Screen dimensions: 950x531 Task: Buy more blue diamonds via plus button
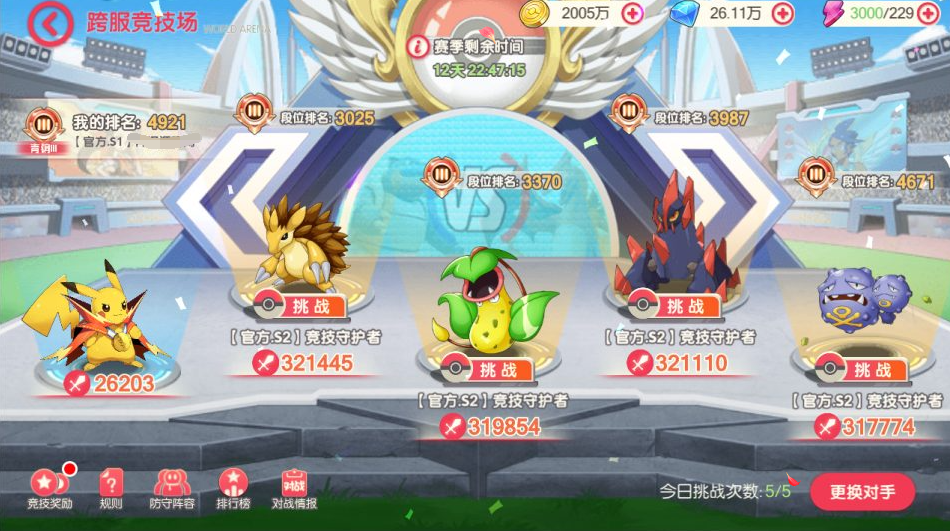click(x=783, y=13)
